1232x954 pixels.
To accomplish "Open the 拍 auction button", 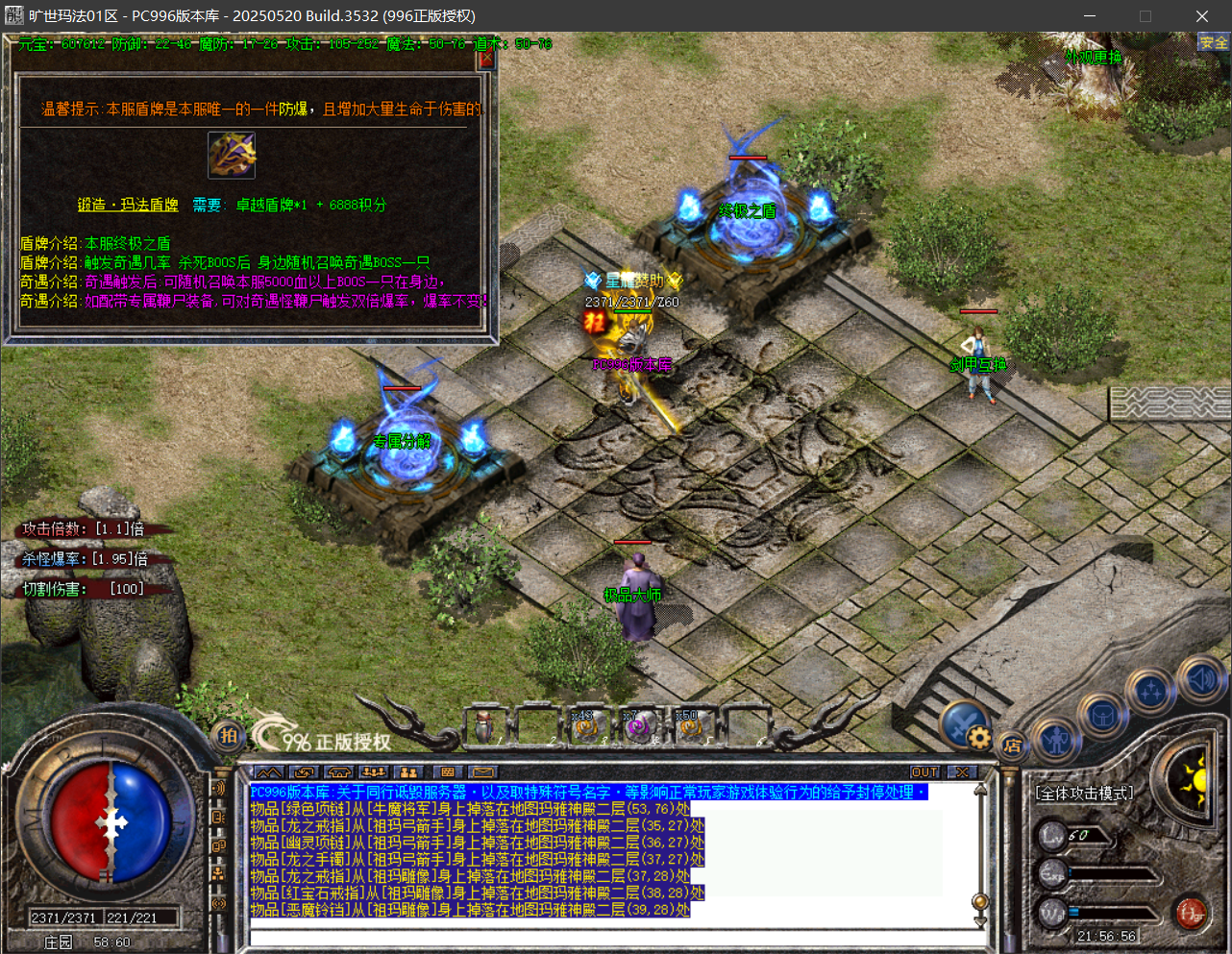I will pos(229,736).
